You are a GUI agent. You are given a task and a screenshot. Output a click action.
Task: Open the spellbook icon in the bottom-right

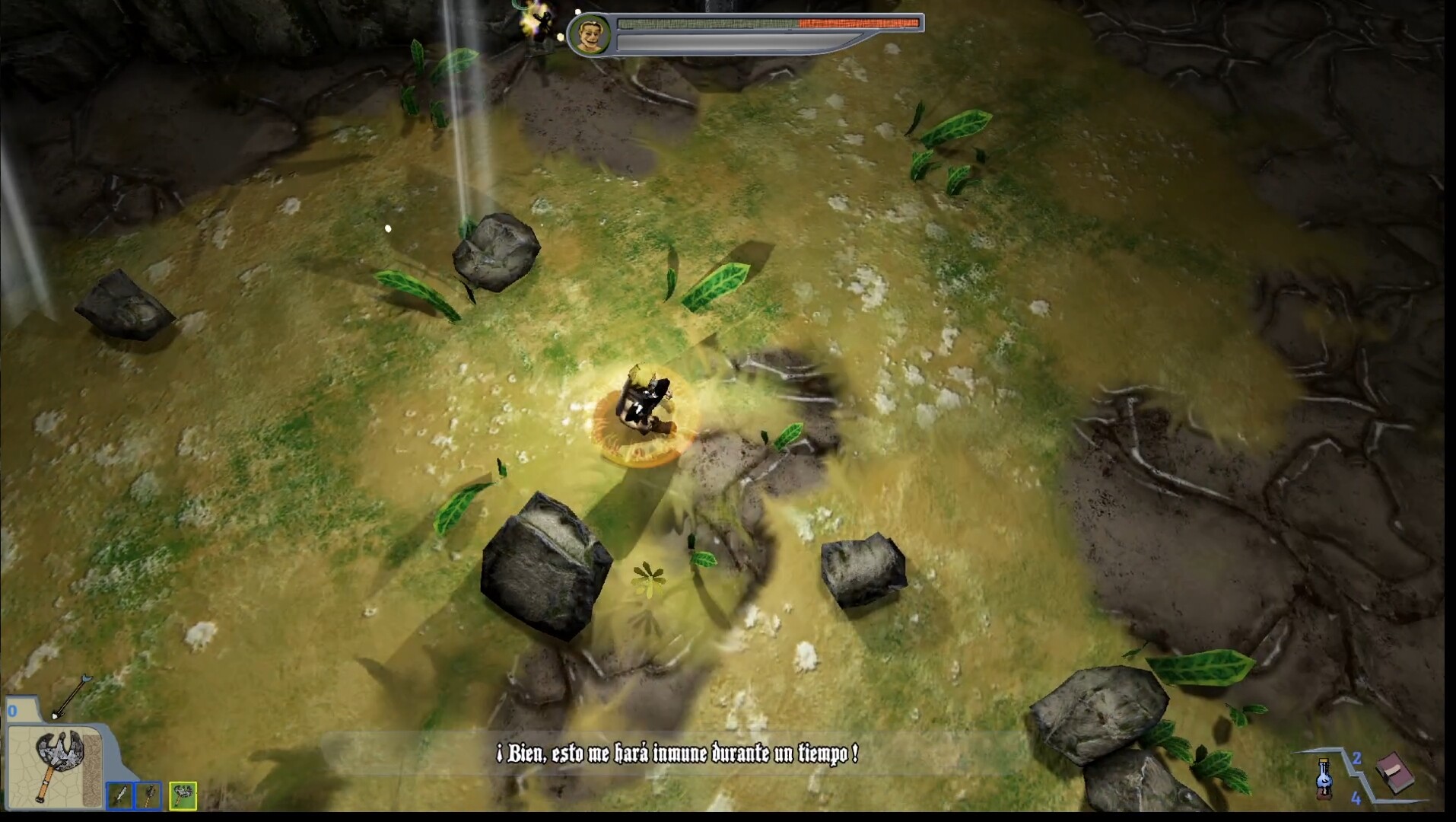click(x=1395, y=773)
